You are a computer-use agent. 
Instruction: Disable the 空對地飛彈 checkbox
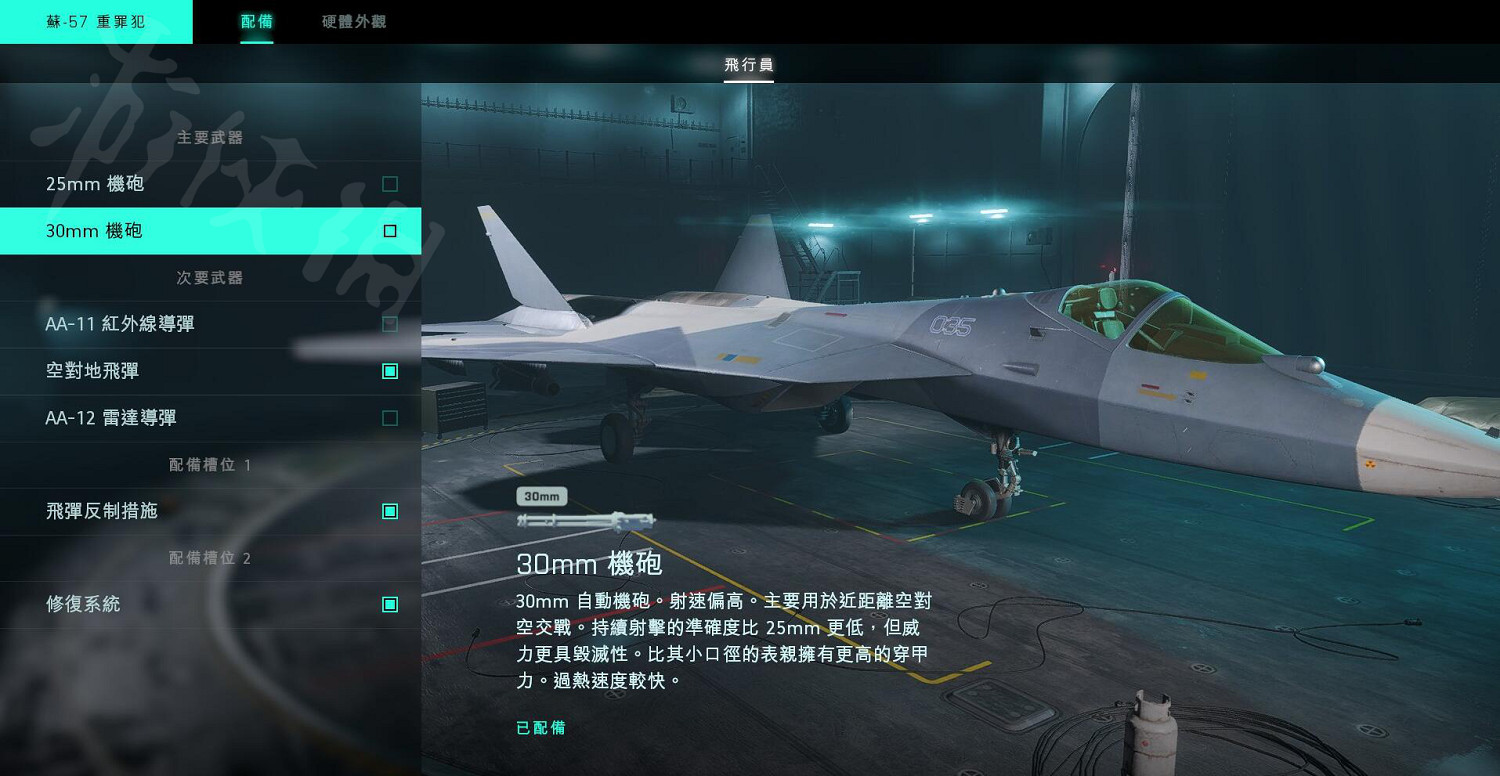[389, 370]
